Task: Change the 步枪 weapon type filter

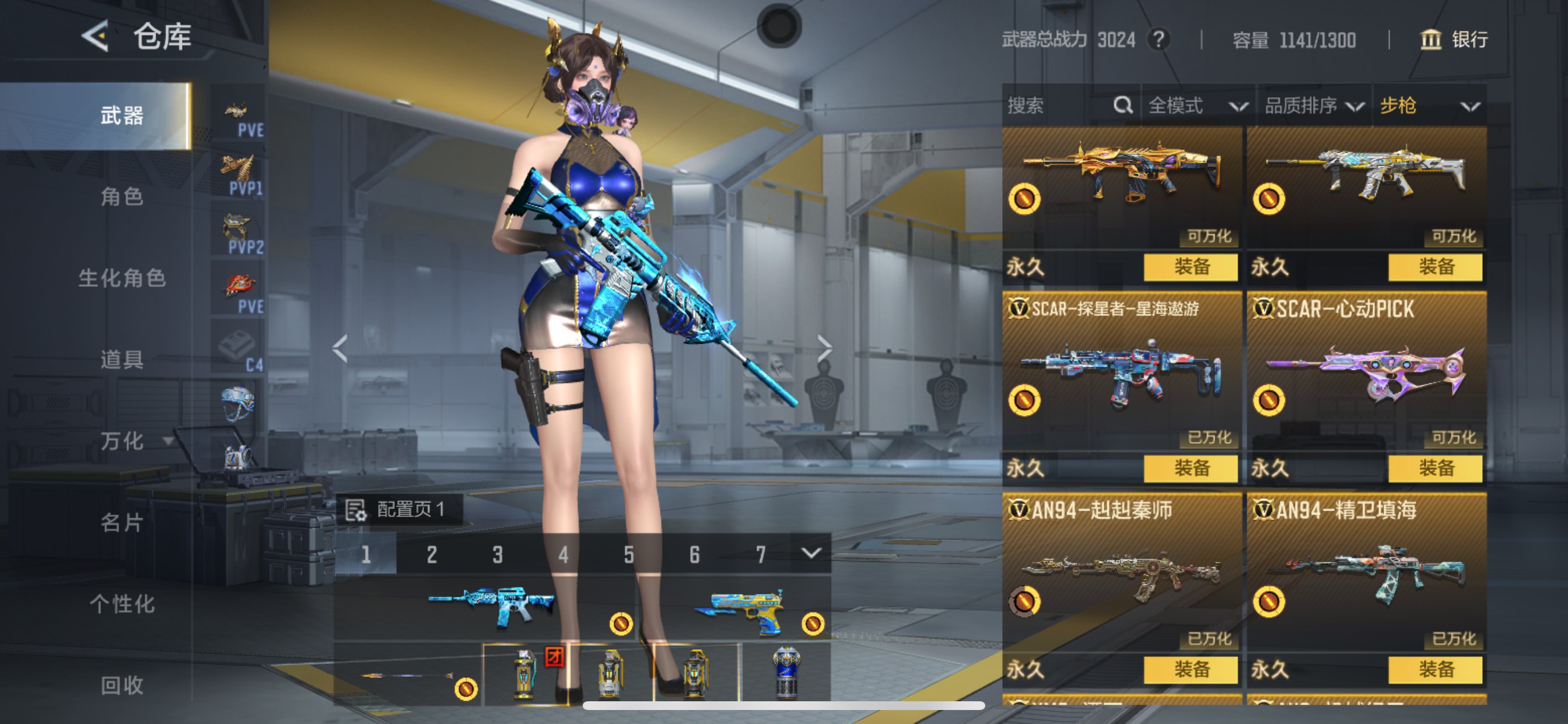Action: point(1429,106)
